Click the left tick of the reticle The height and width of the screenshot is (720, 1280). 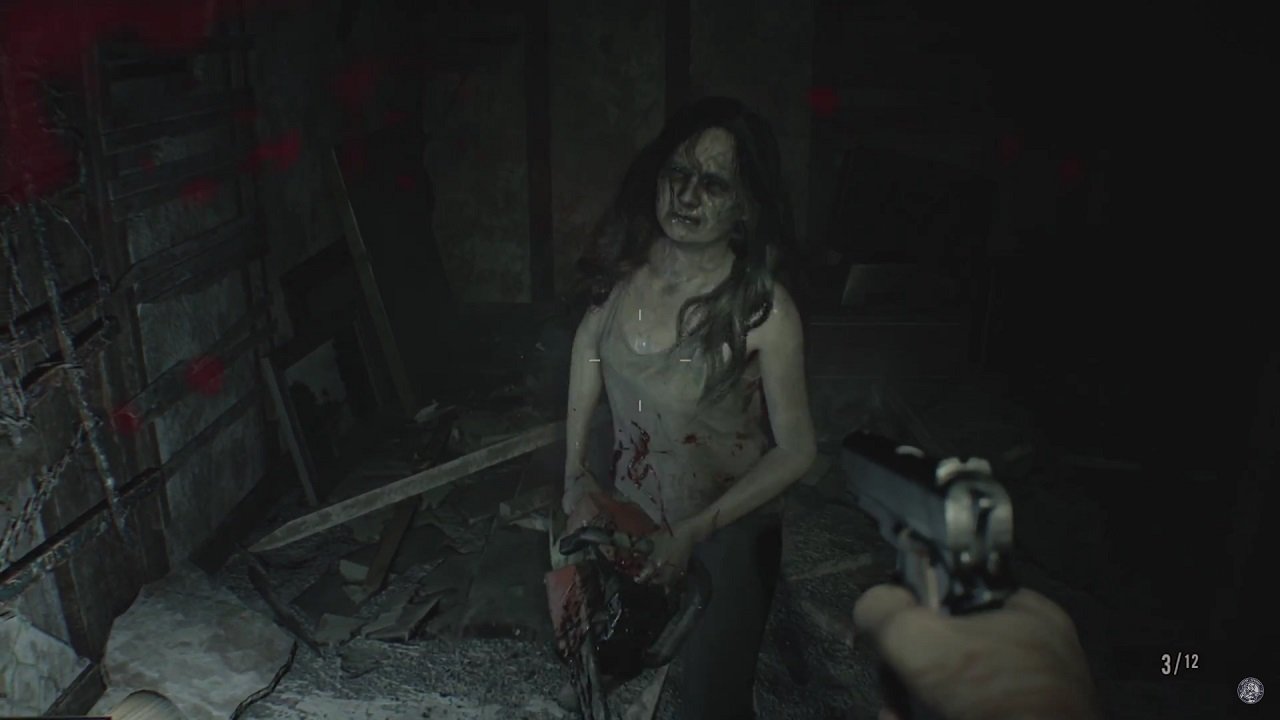pyautogui.click(x=595, y=360)
